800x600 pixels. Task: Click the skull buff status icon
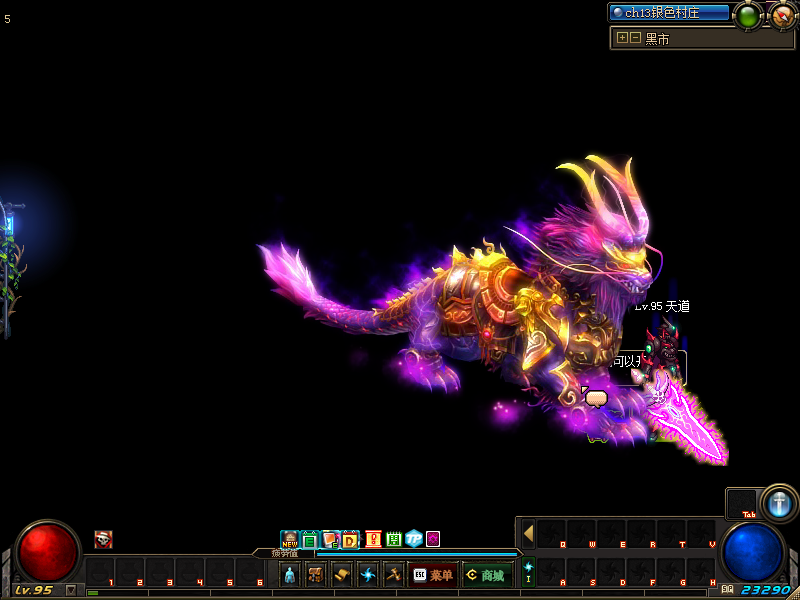pos(103,540)
